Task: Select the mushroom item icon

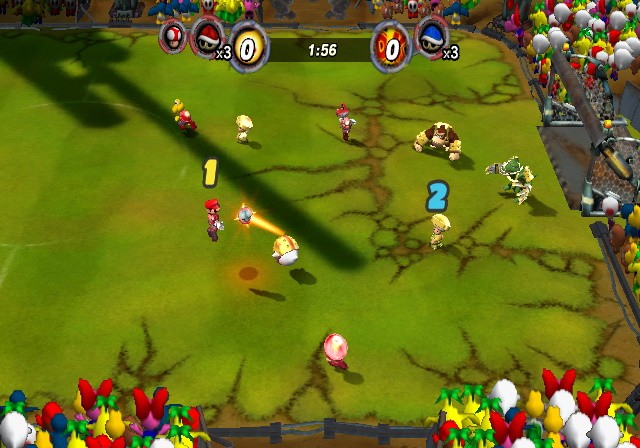Action: tap(173, 37)
